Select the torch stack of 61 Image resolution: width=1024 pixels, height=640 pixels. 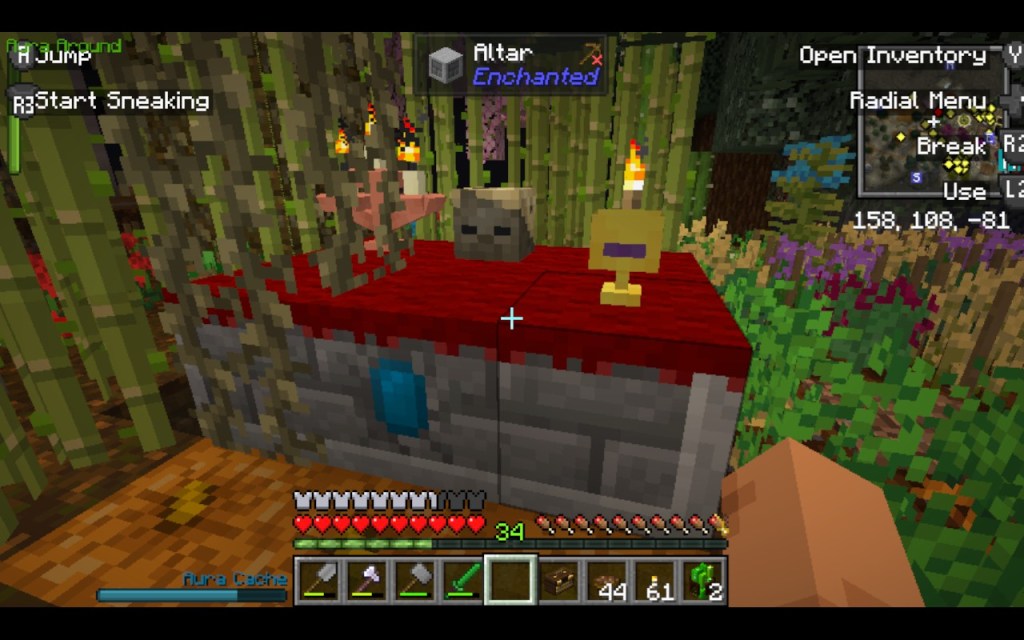pyautogui.click(x=655, y=581)
